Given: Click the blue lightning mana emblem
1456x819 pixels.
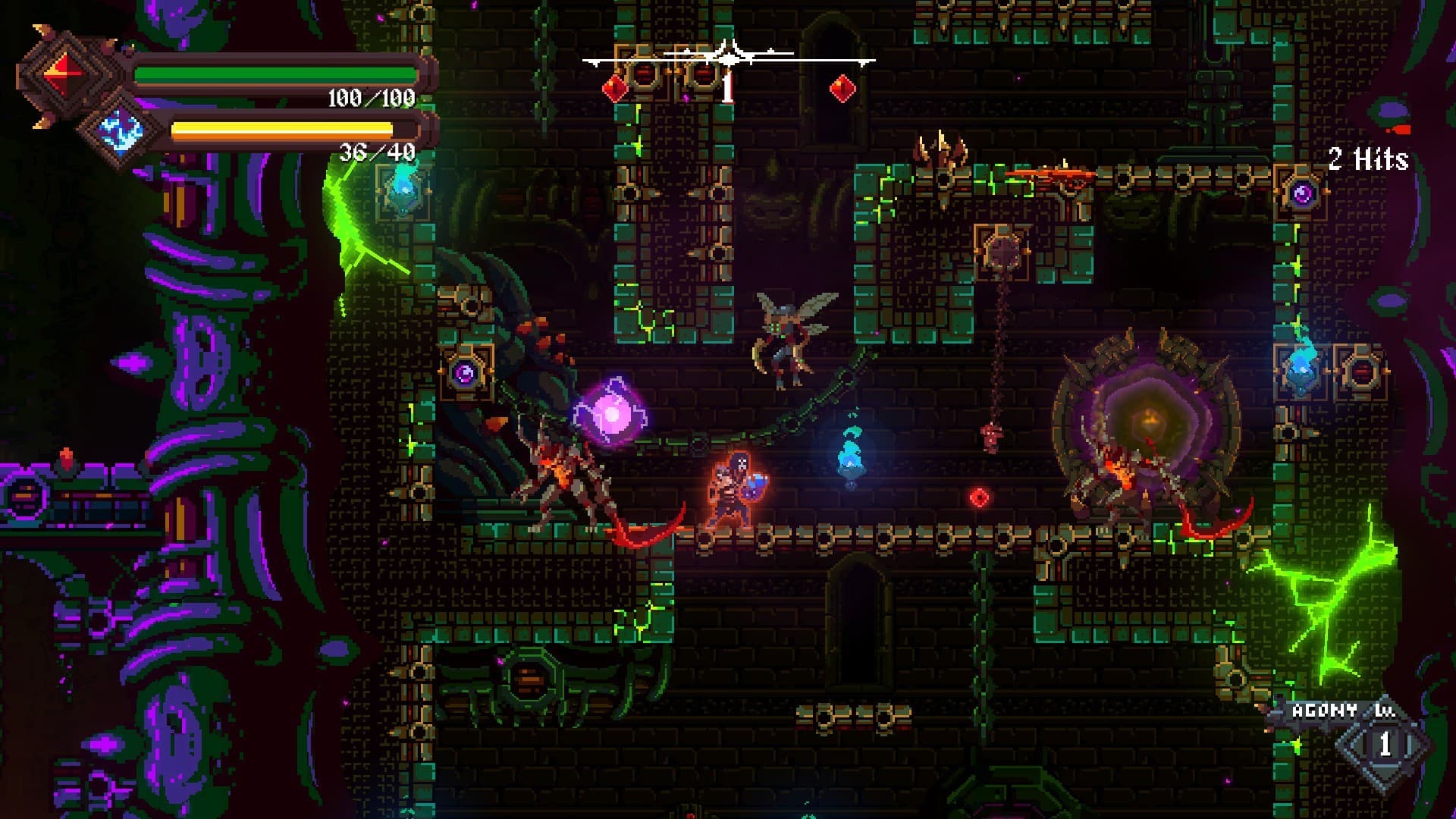Looking at the screenshot, I should tap(121, 133).
